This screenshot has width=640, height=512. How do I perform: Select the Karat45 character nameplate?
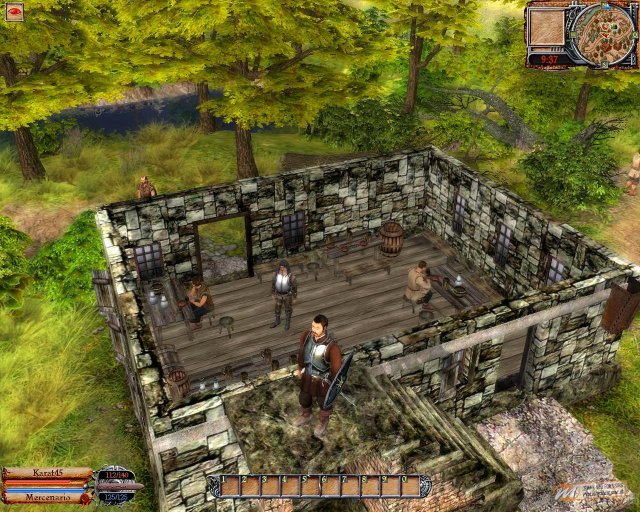coord(47,473)
